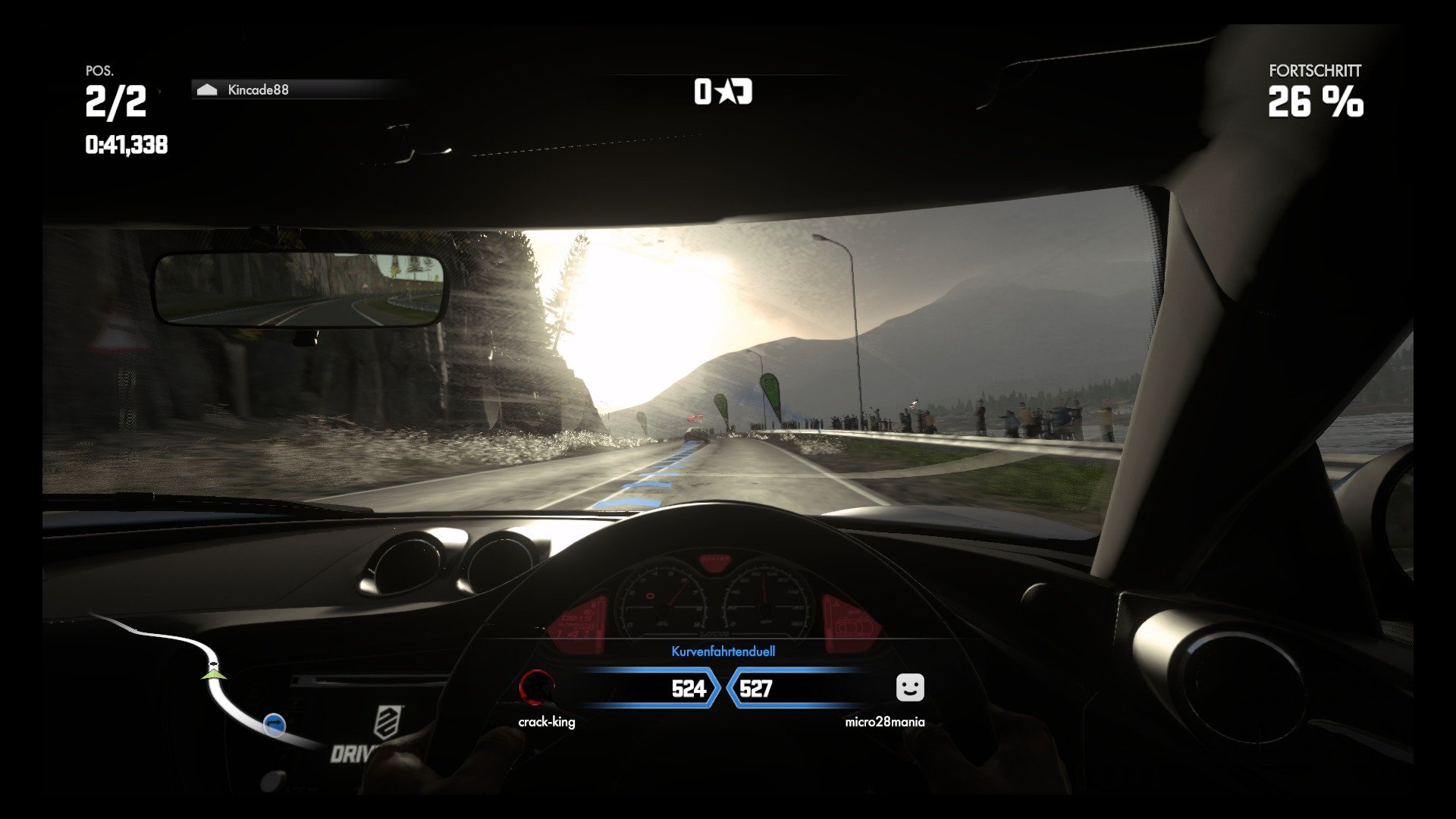Click the micro28mania smiley face avatar
The height and width of the screenshot is (819, 1456).
909,689
